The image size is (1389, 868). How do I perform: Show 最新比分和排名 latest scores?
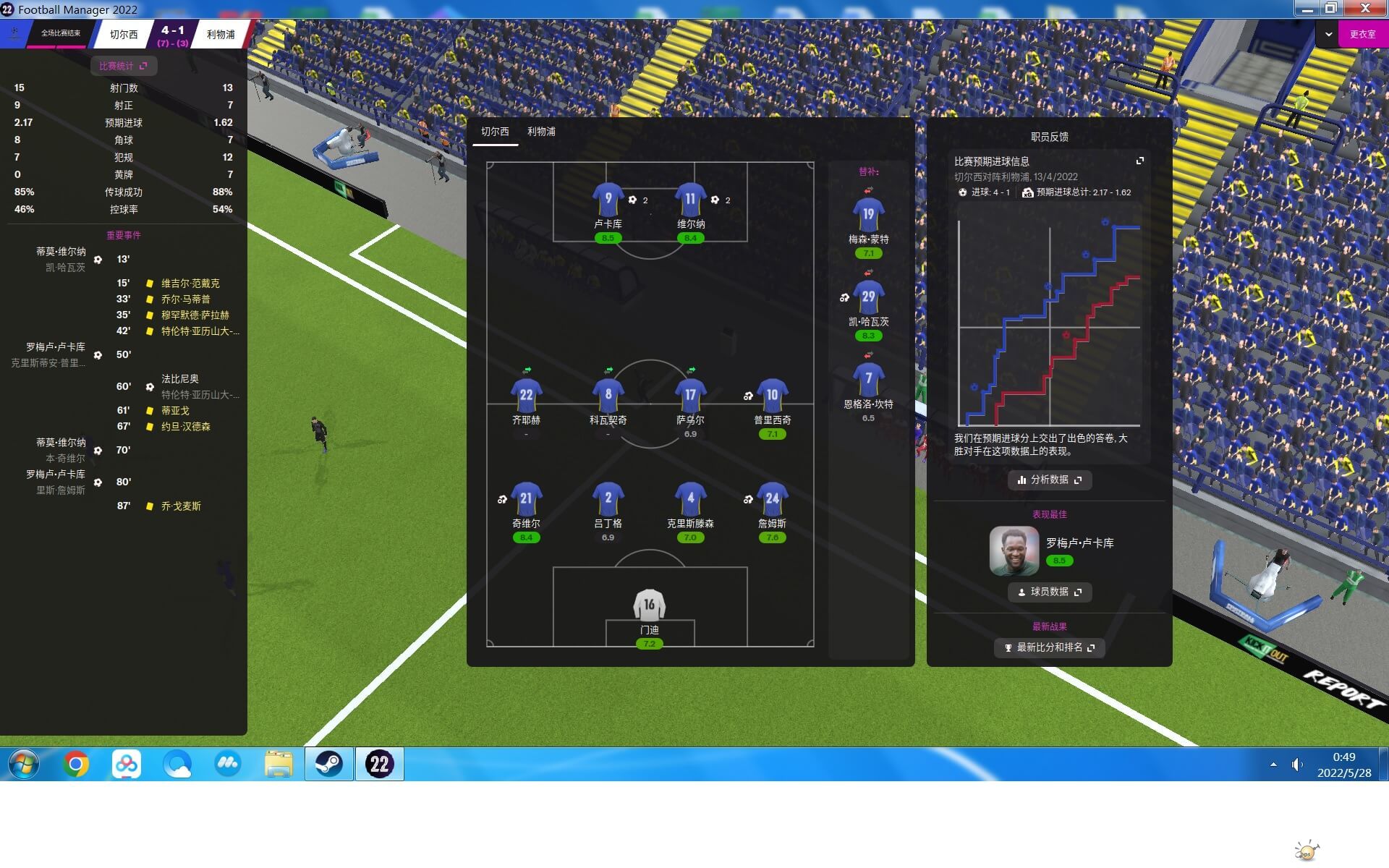[1049, 647]
